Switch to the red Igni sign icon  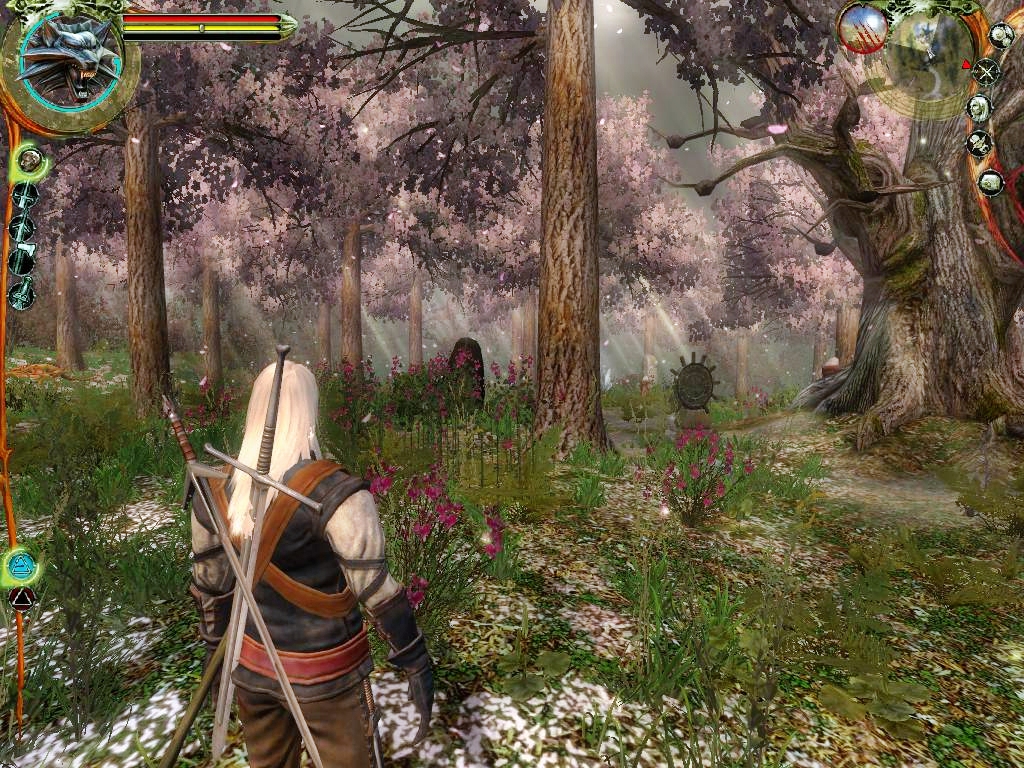[21, 599]
